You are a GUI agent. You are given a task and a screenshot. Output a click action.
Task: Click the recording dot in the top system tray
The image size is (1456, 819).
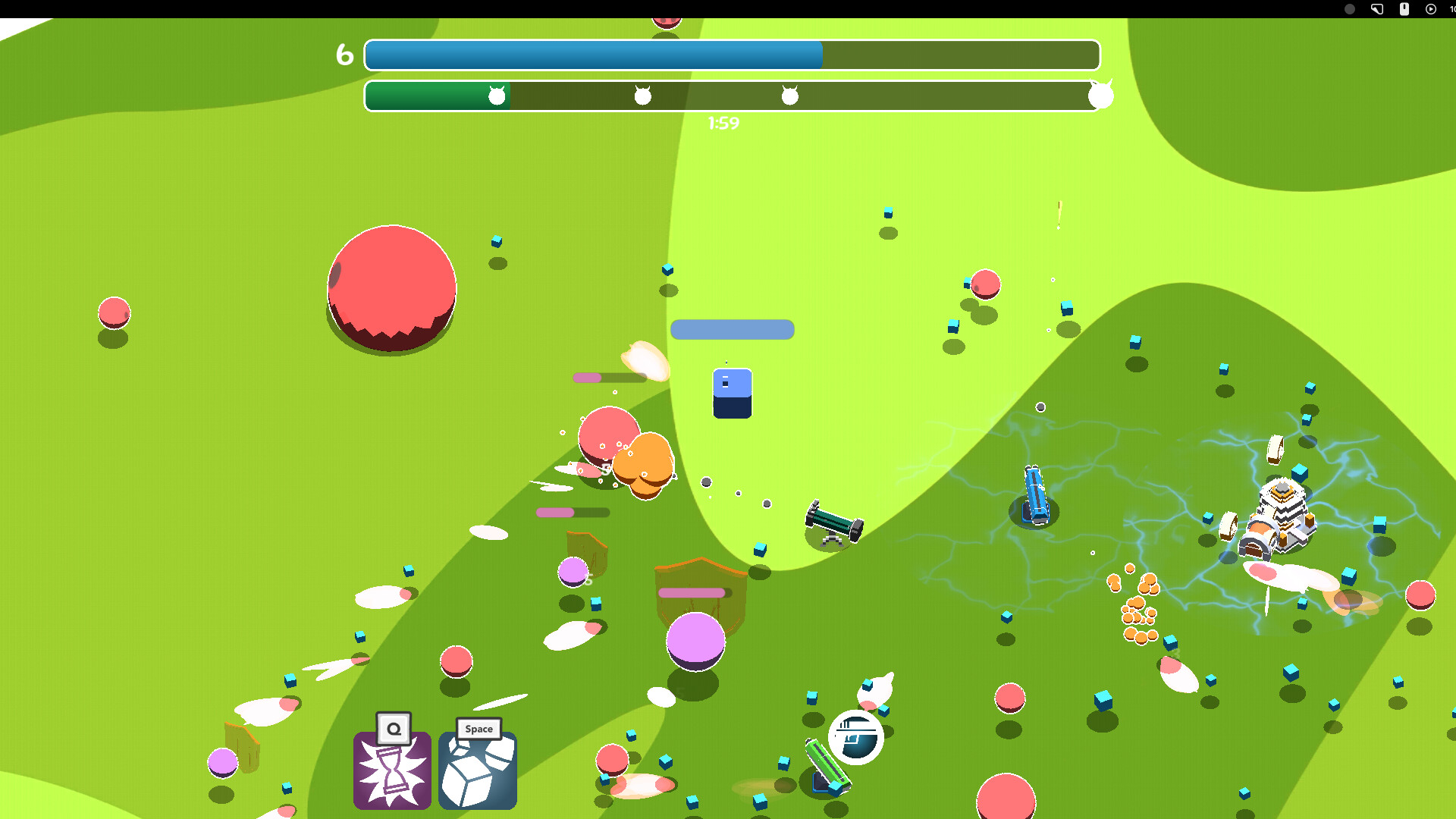tap(1350, 9)
